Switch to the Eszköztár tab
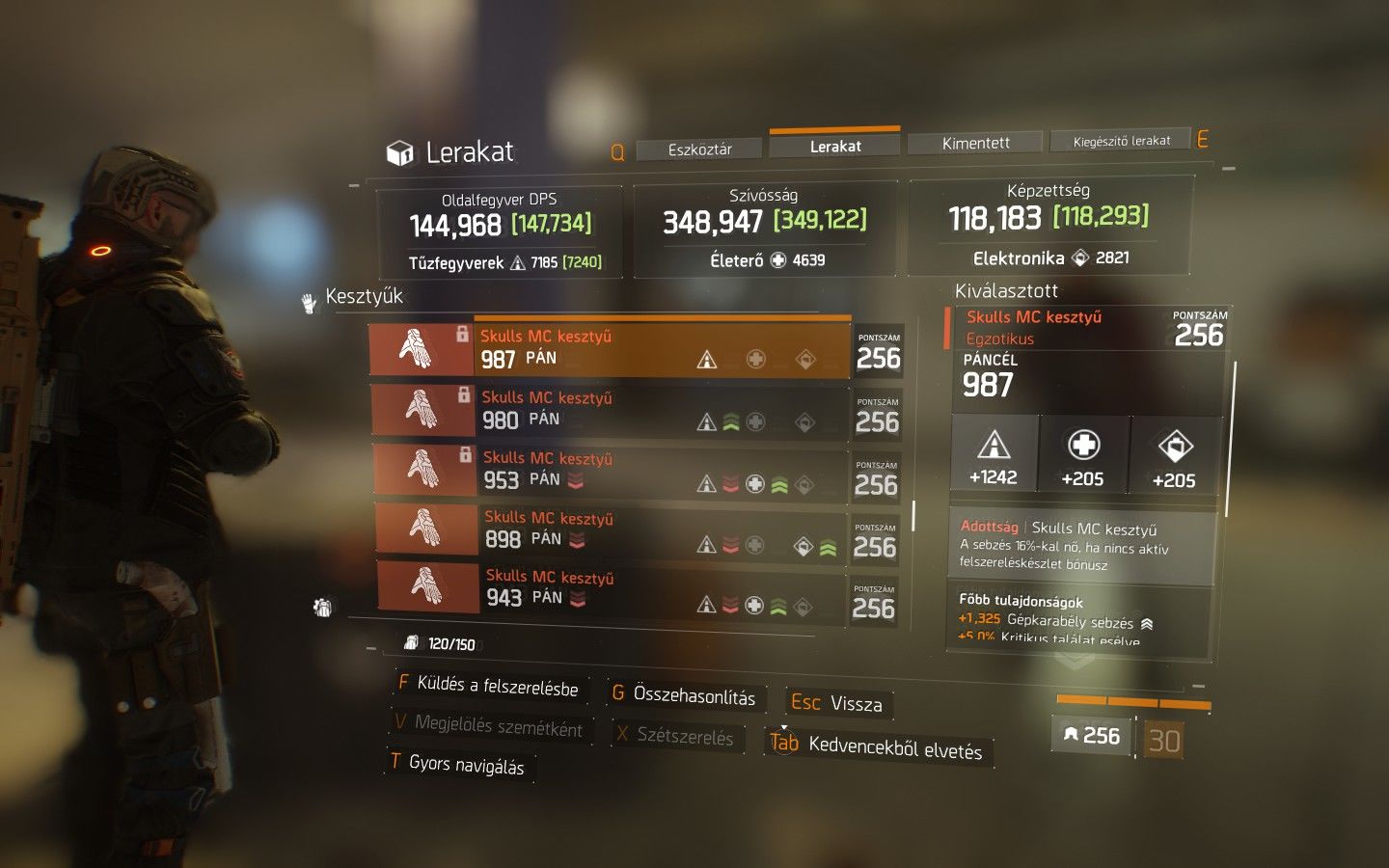Screen dimensions: 1389x868 700,149
